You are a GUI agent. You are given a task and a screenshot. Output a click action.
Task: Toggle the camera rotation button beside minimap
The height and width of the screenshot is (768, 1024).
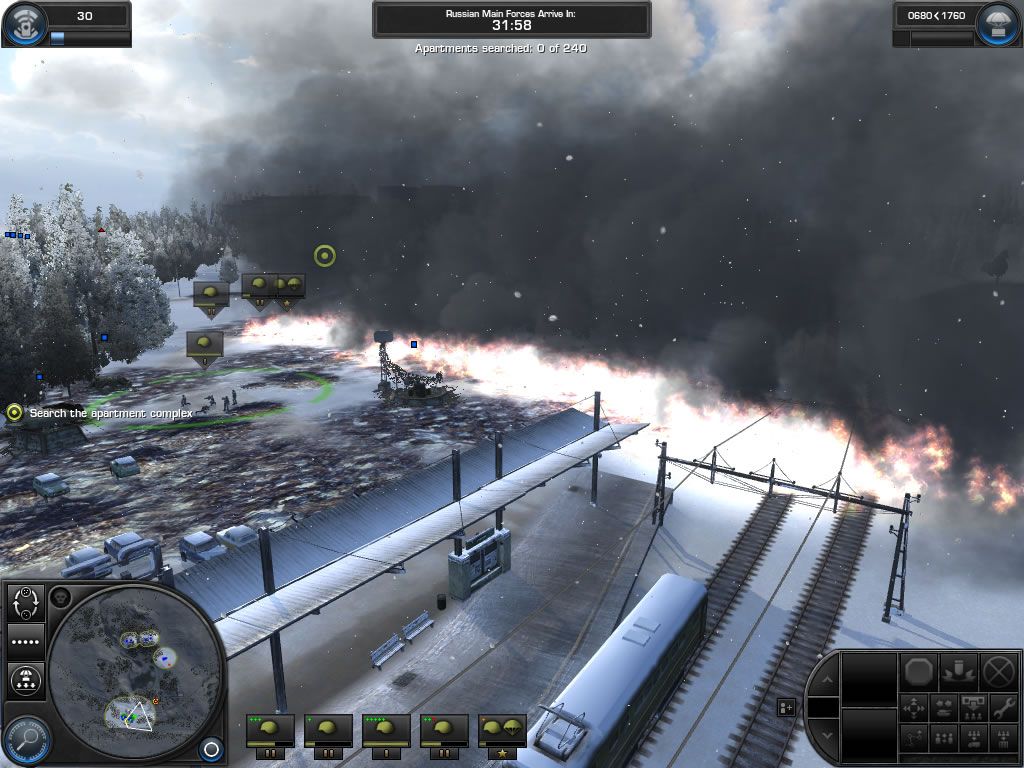[x=25, y=602]
